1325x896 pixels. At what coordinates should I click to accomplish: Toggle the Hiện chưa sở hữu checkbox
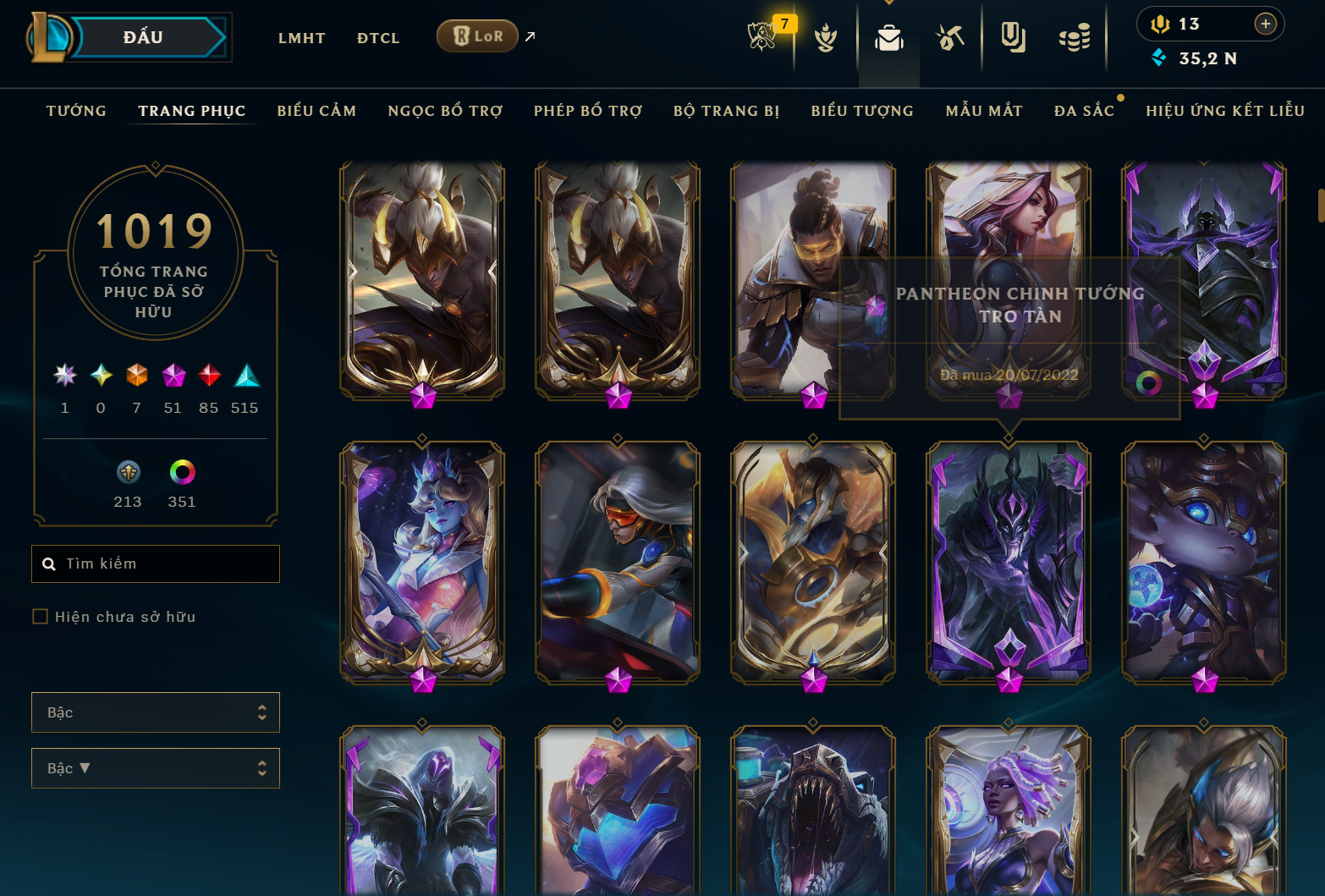click(40, 617)
